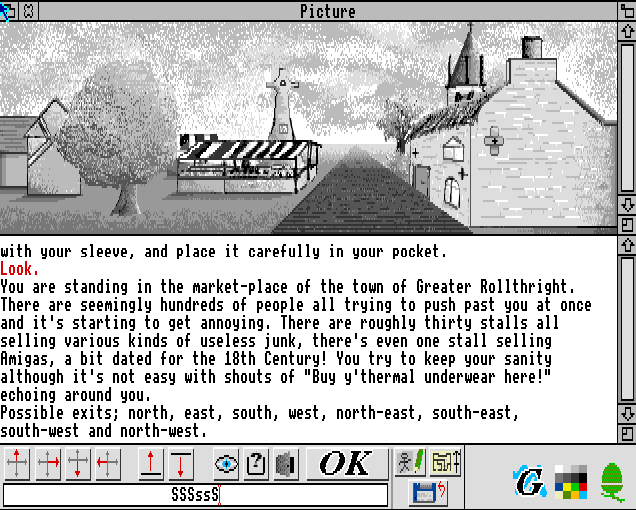This screenshot has height=510, width=636.
Task: Focus the command text input field
Action: pos(195,494)
